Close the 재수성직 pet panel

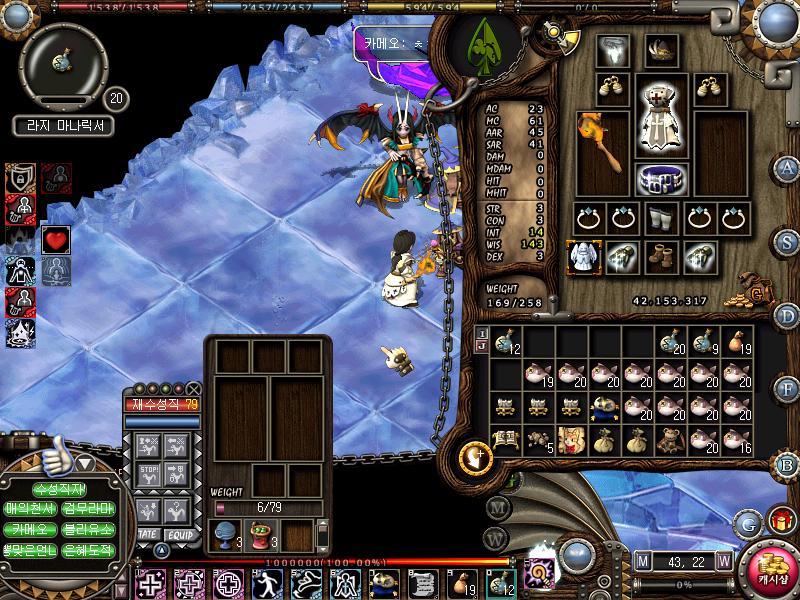tap(193, 389)
